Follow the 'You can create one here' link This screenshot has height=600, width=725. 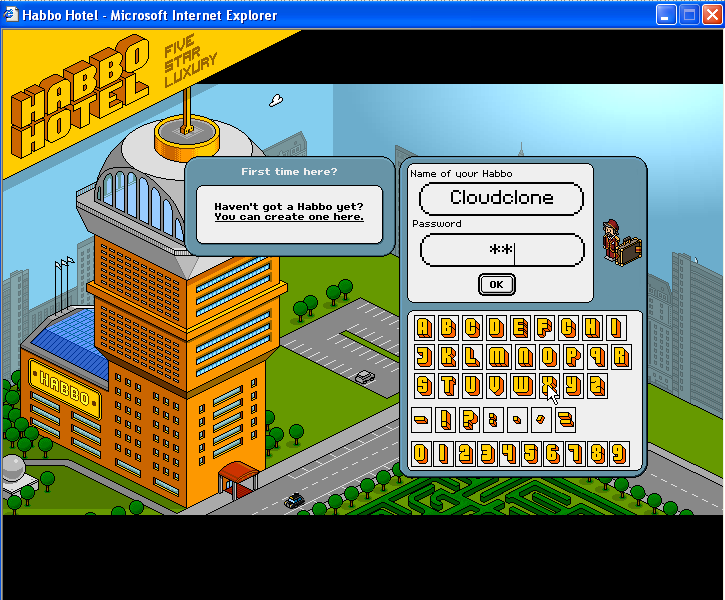(289, 217)
